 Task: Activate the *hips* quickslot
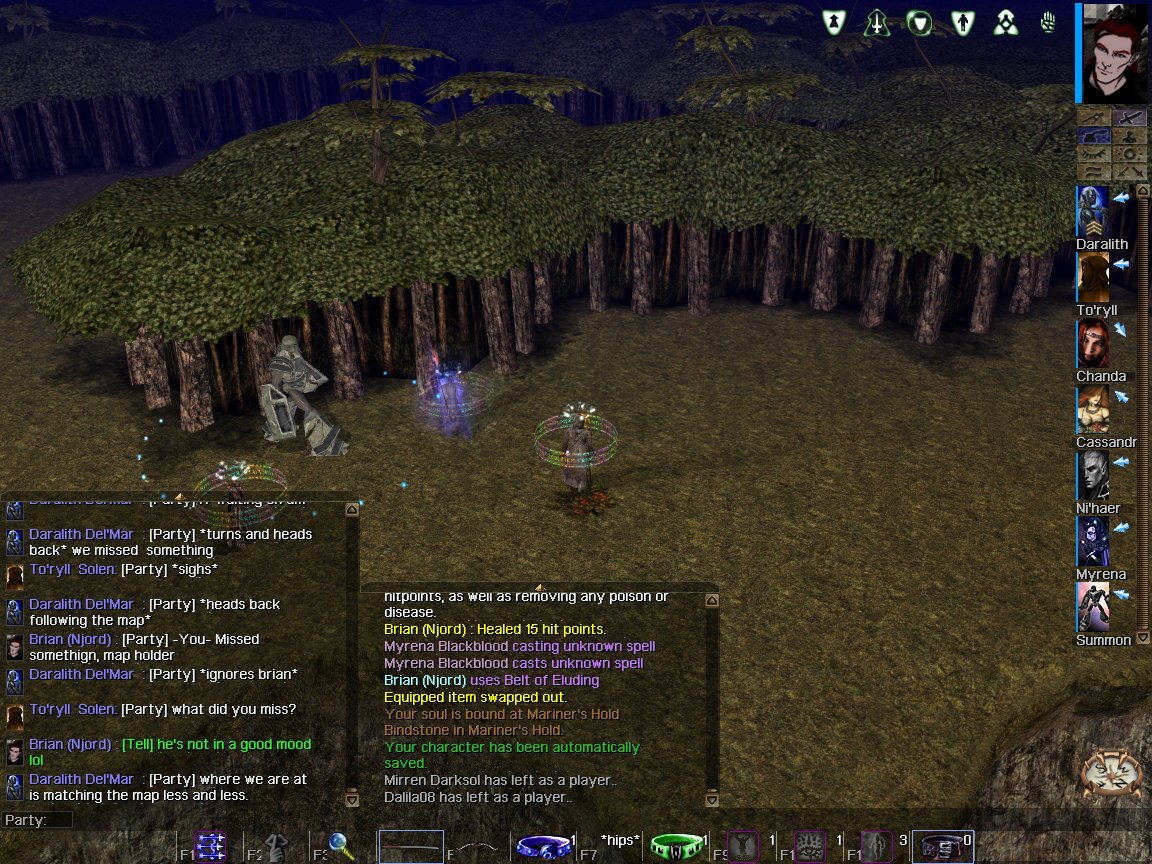pyautogui.click(x=620, y=843)
